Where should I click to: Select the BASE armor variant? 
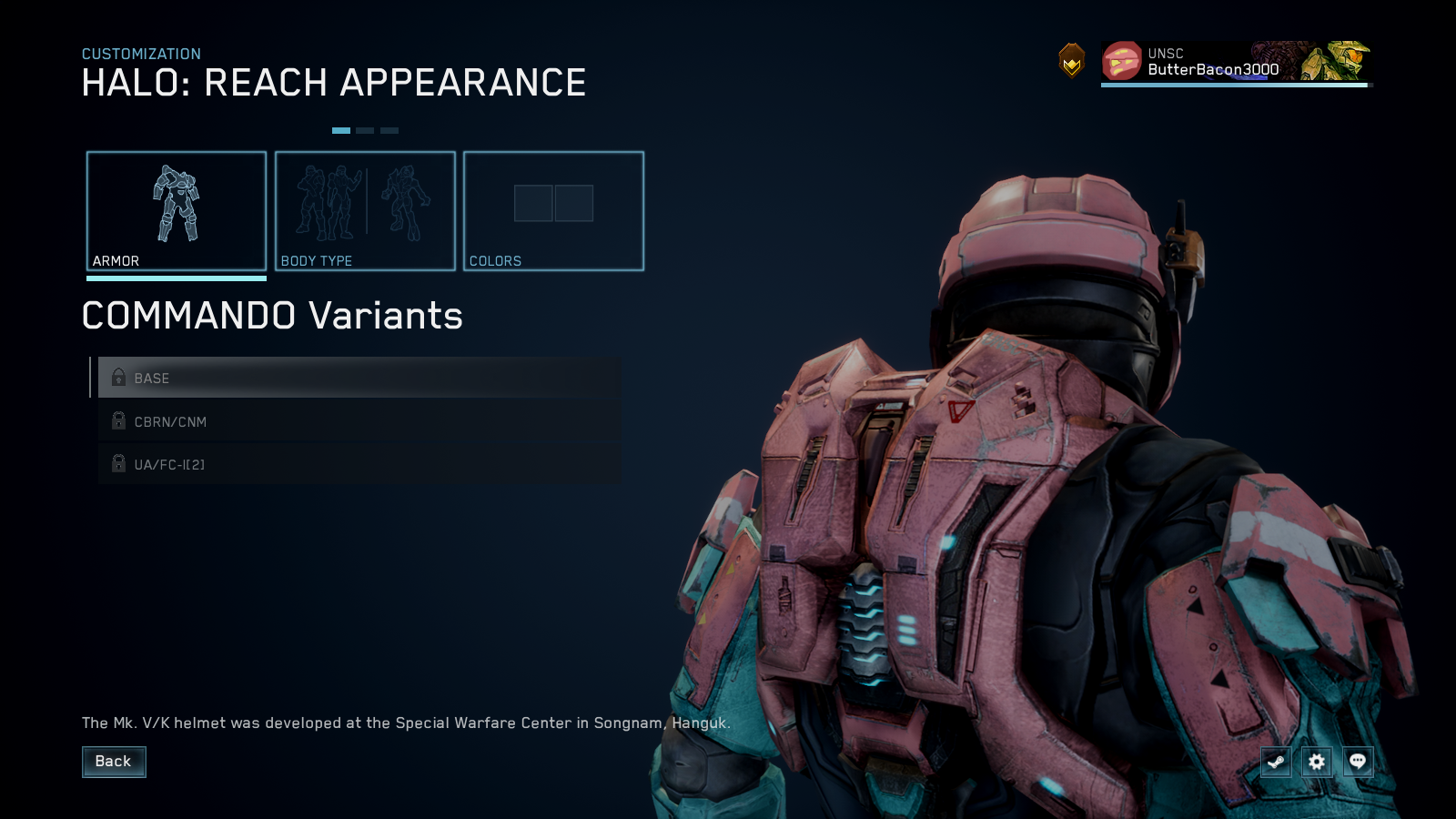click(355, 378)
